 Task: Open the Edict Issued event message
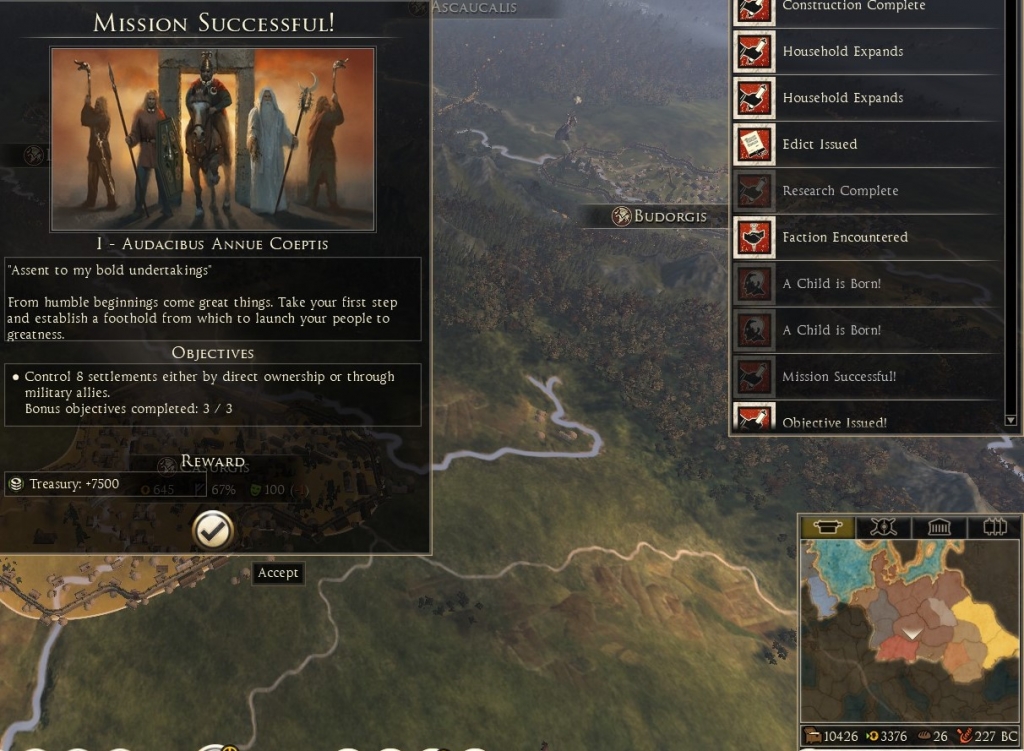[819, 144]
